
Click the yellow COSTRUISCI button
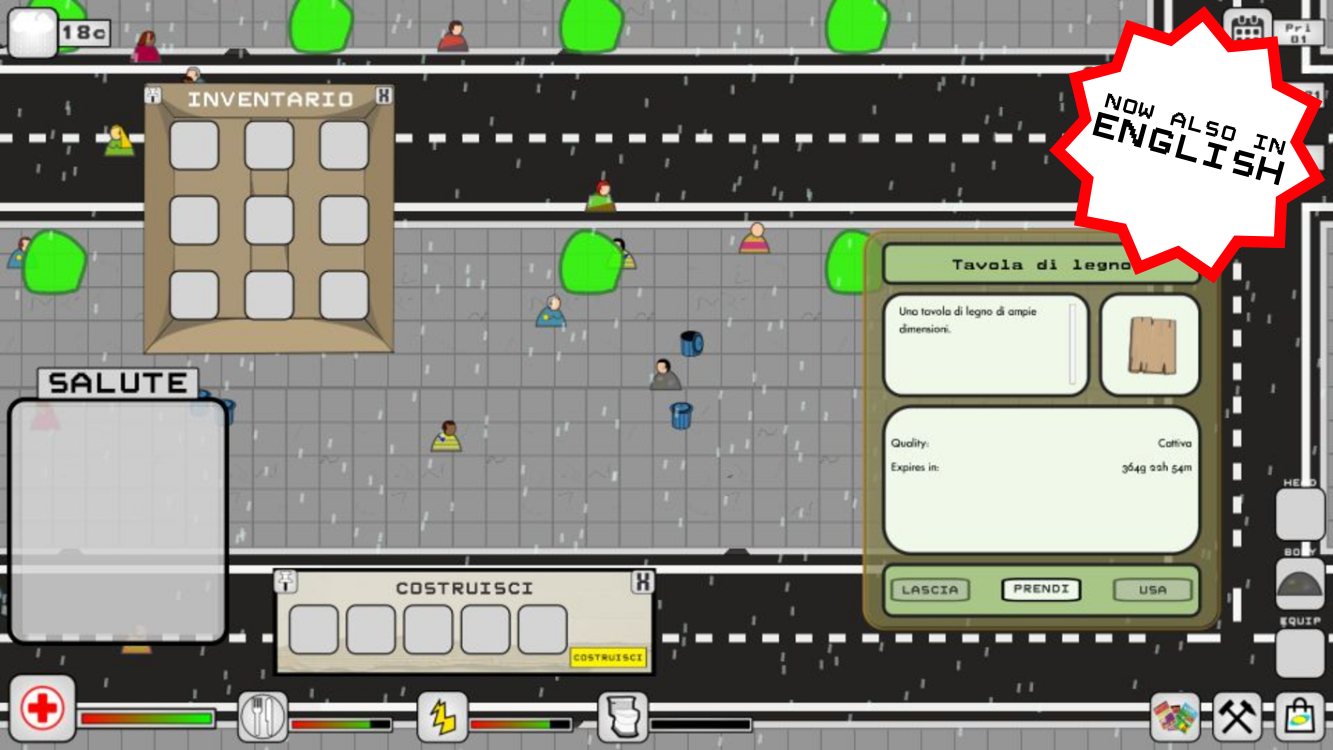(x=610, y=658)
